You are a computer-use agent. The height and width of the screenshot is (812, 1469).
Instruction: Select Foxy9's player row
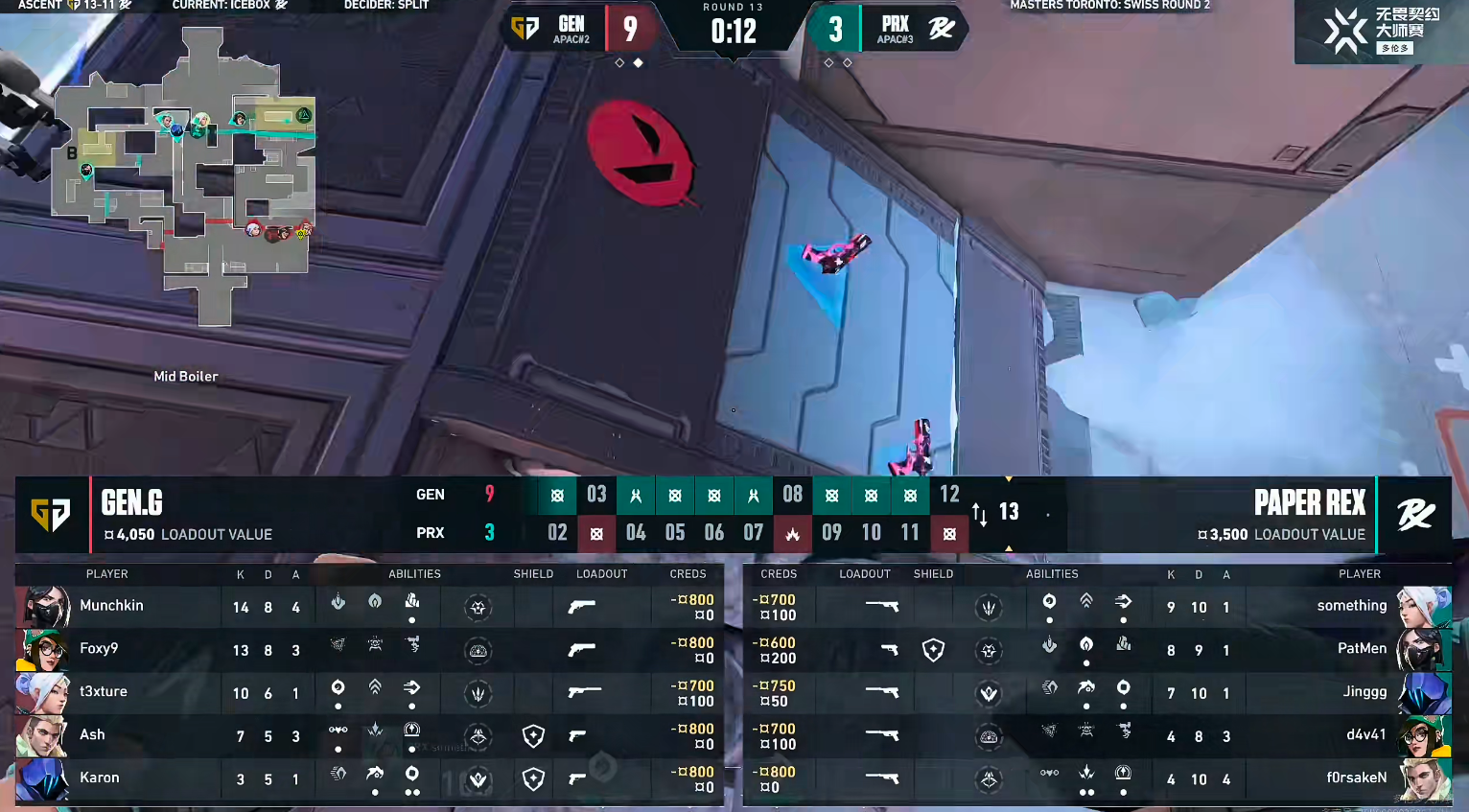click(x=369, y=650)
